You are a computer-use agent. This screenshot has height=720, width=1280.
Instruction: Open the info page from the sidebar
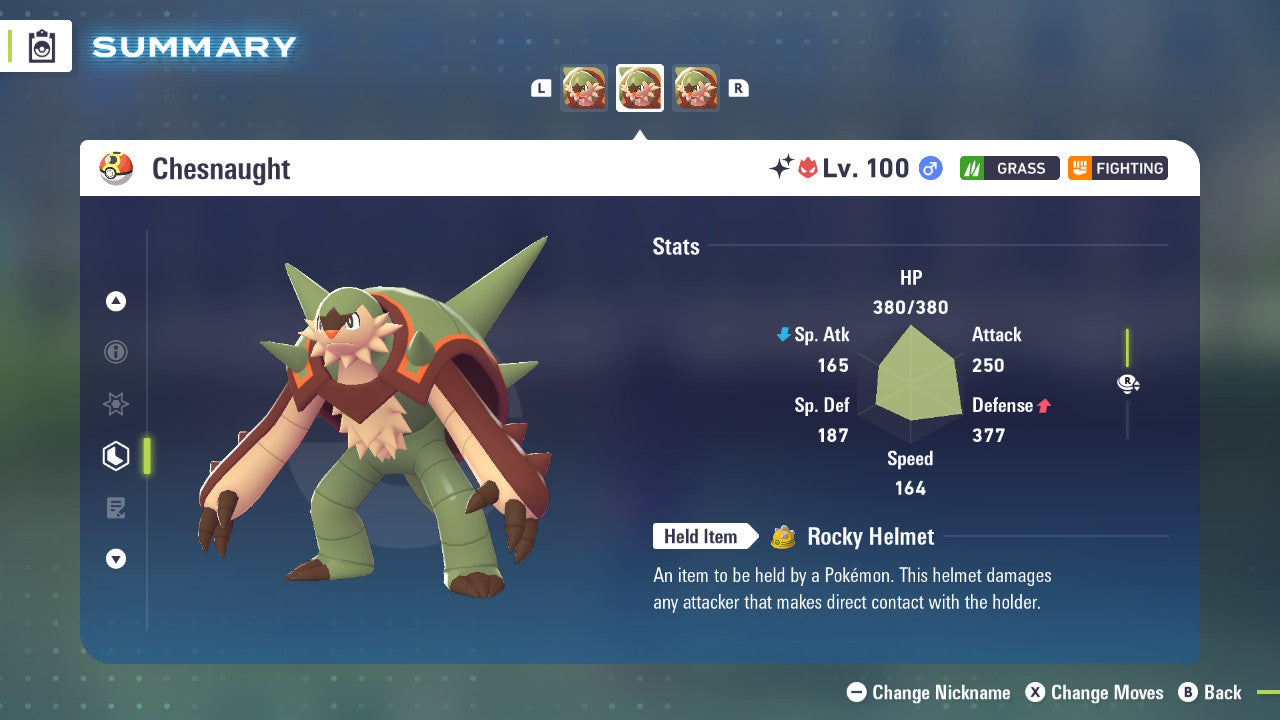116,352
